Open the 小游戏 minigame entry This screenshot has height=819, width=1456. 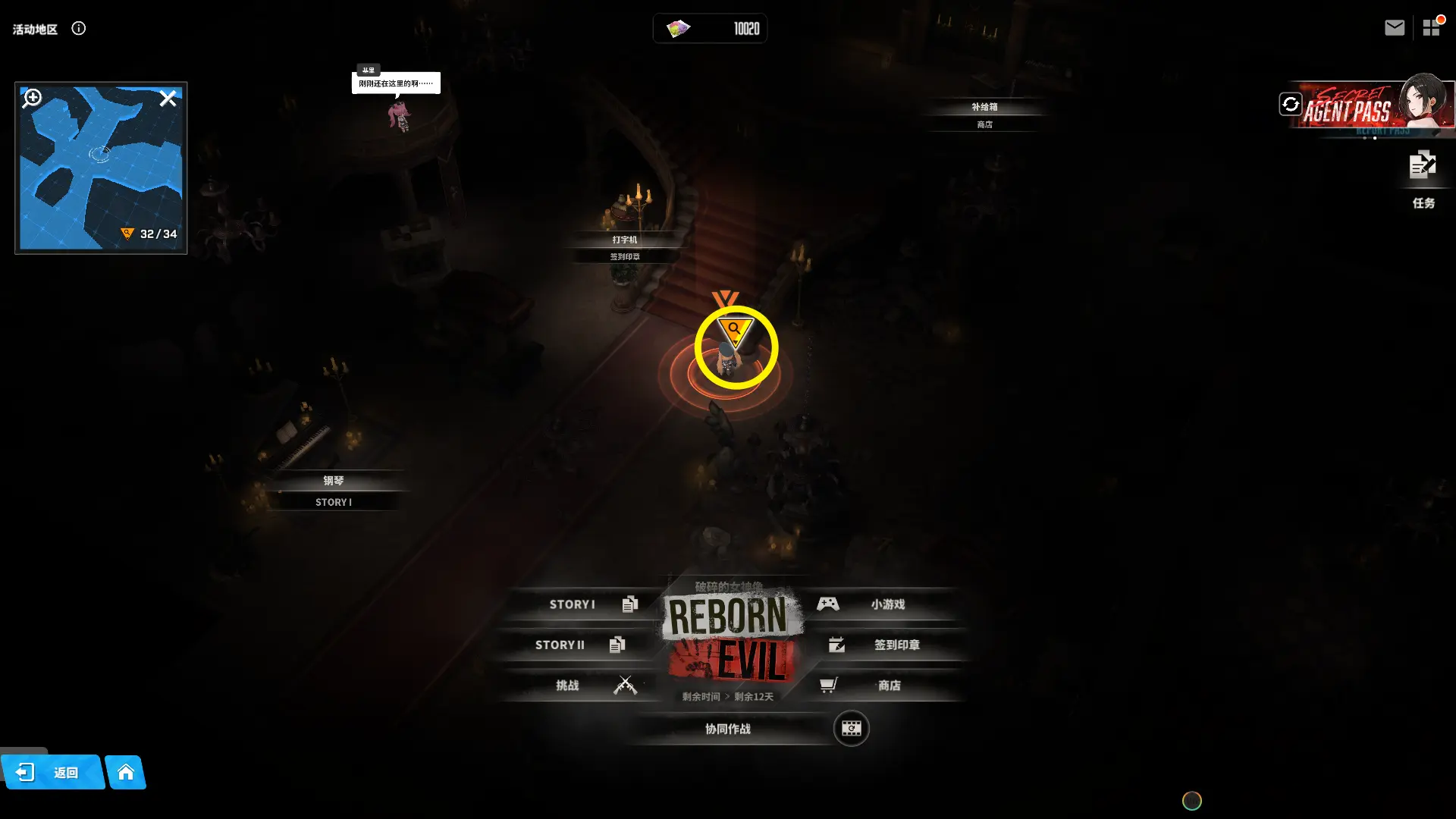(880, 604)
